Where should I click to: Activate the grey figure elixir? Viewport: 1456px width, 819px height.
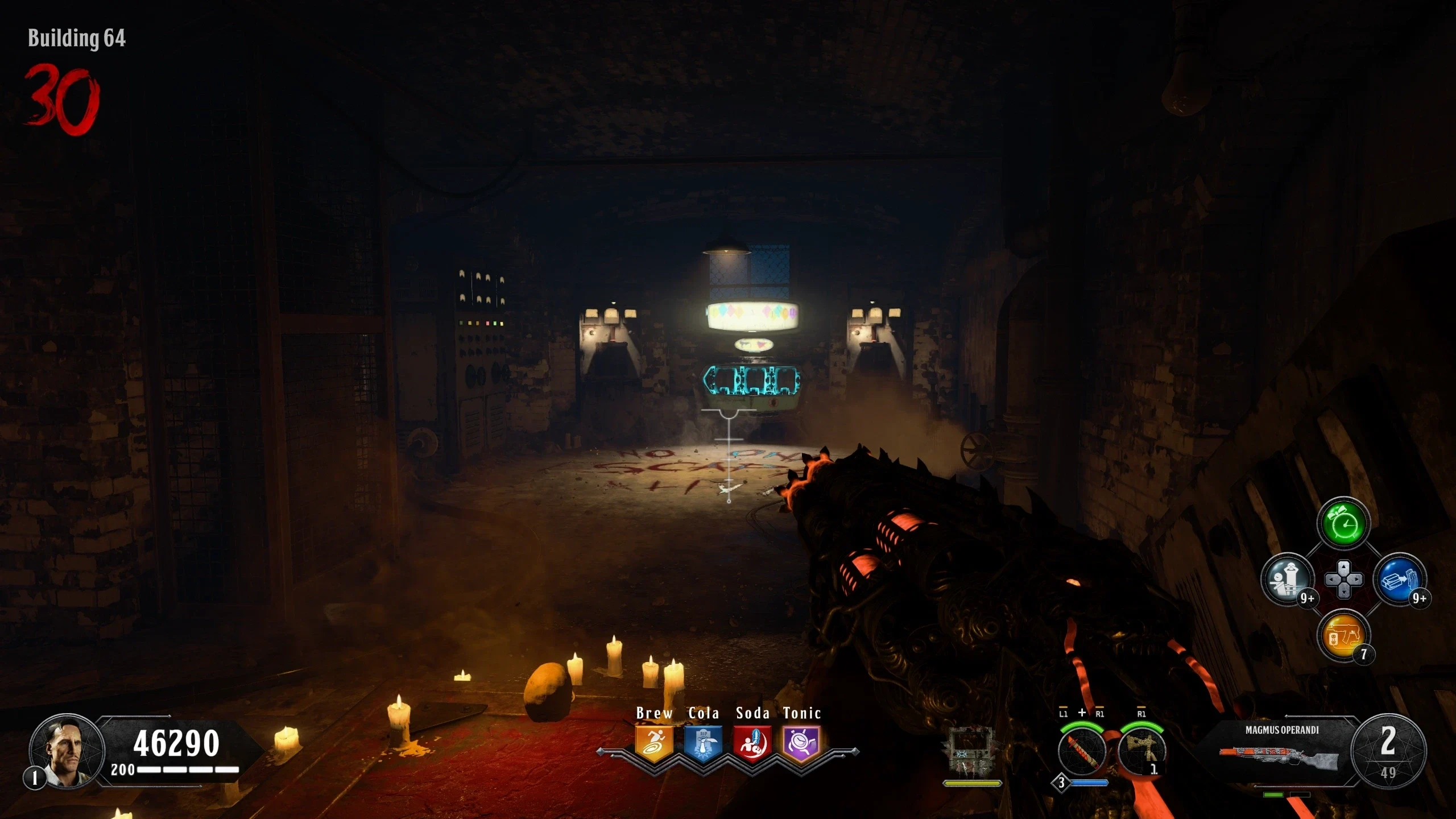(x=1287, y=580)
